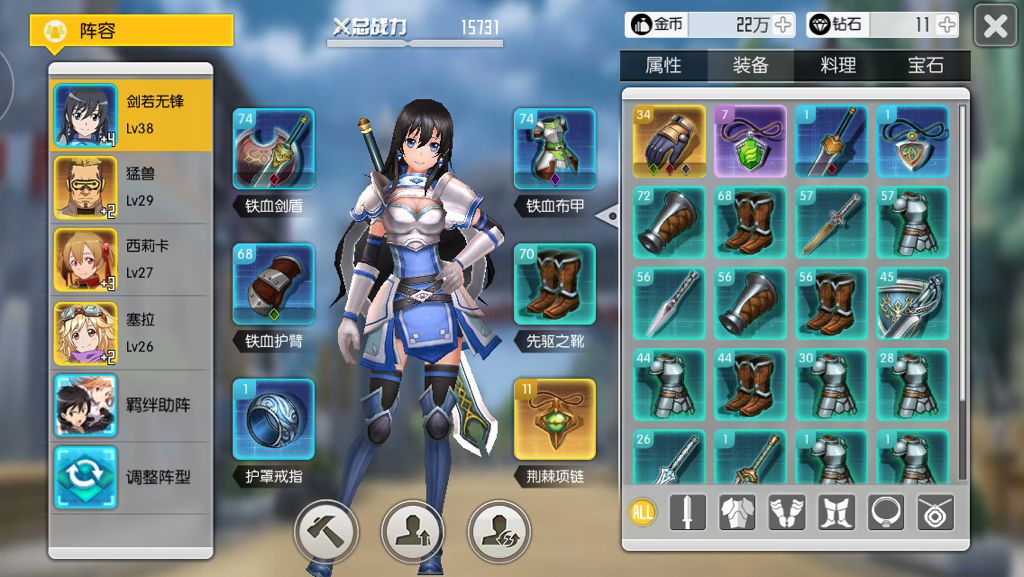Close the equipment screen with the X
The image size is (1024, 577).
(995, 26)
